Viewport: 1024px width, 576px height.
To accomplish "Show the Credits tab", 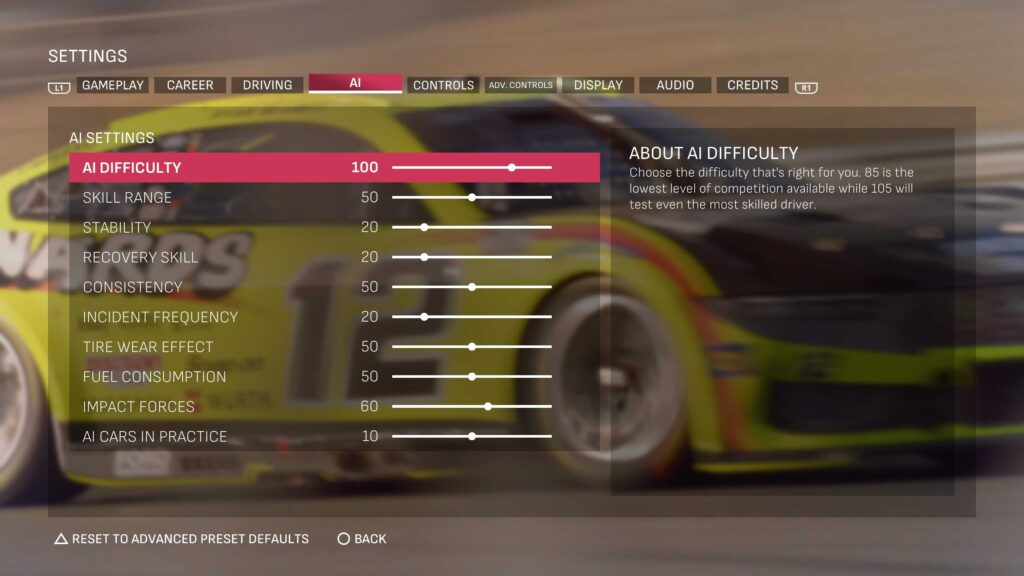I will pyautogui.click(x=752, y=85).
